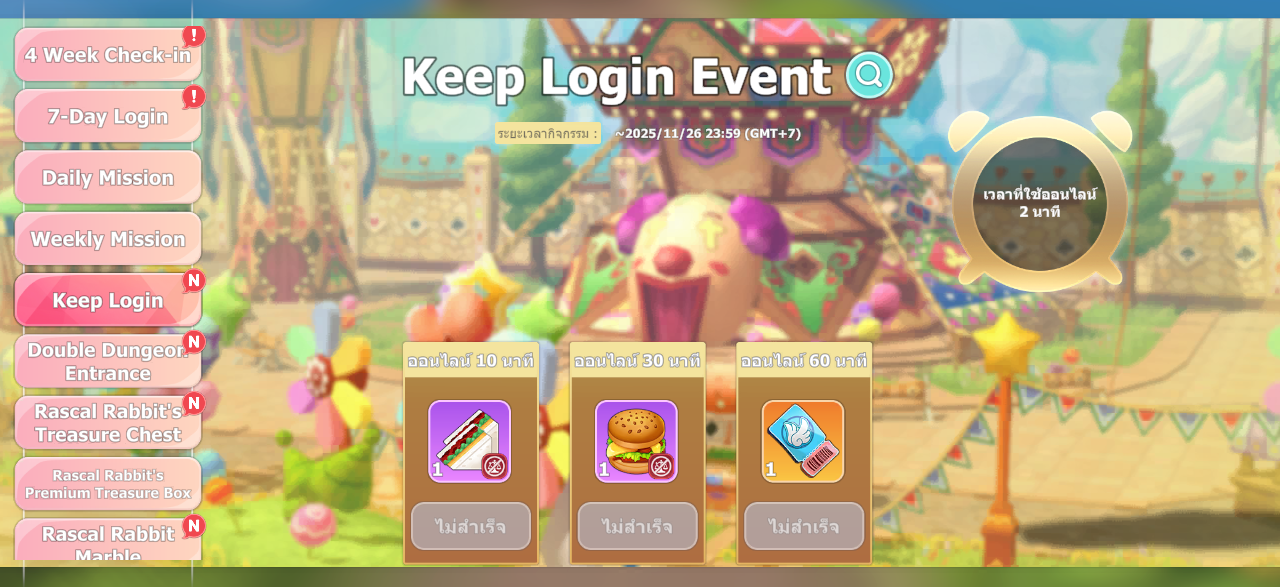Select the Keep Login tab

108,300
